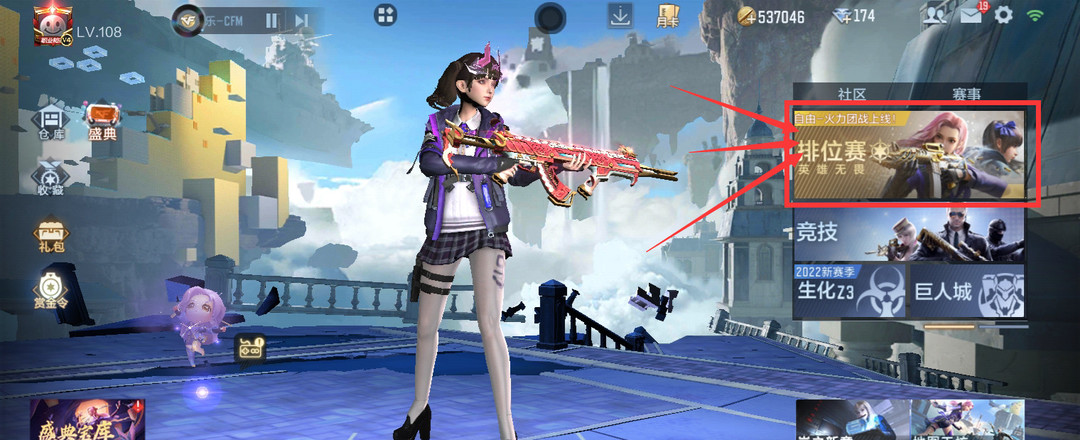Choose the 生化 Z3 mode
1080x440 pixels.
(x=849, y=290)
